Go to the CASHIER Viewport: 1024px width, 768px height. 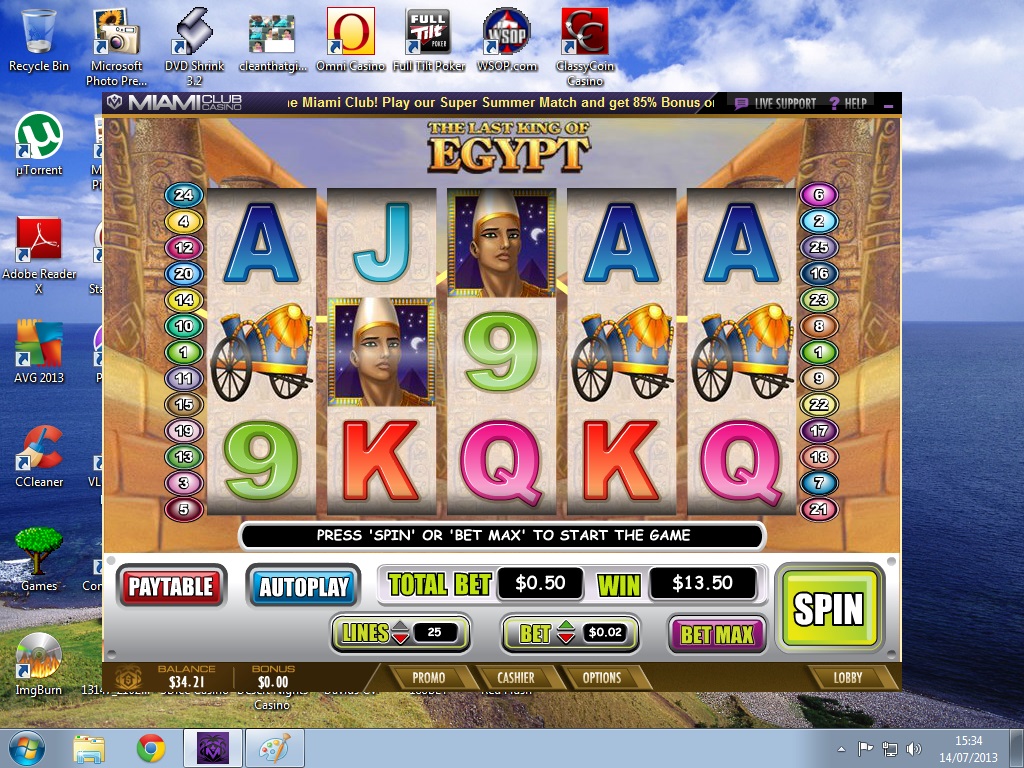[x=515, y=677]
